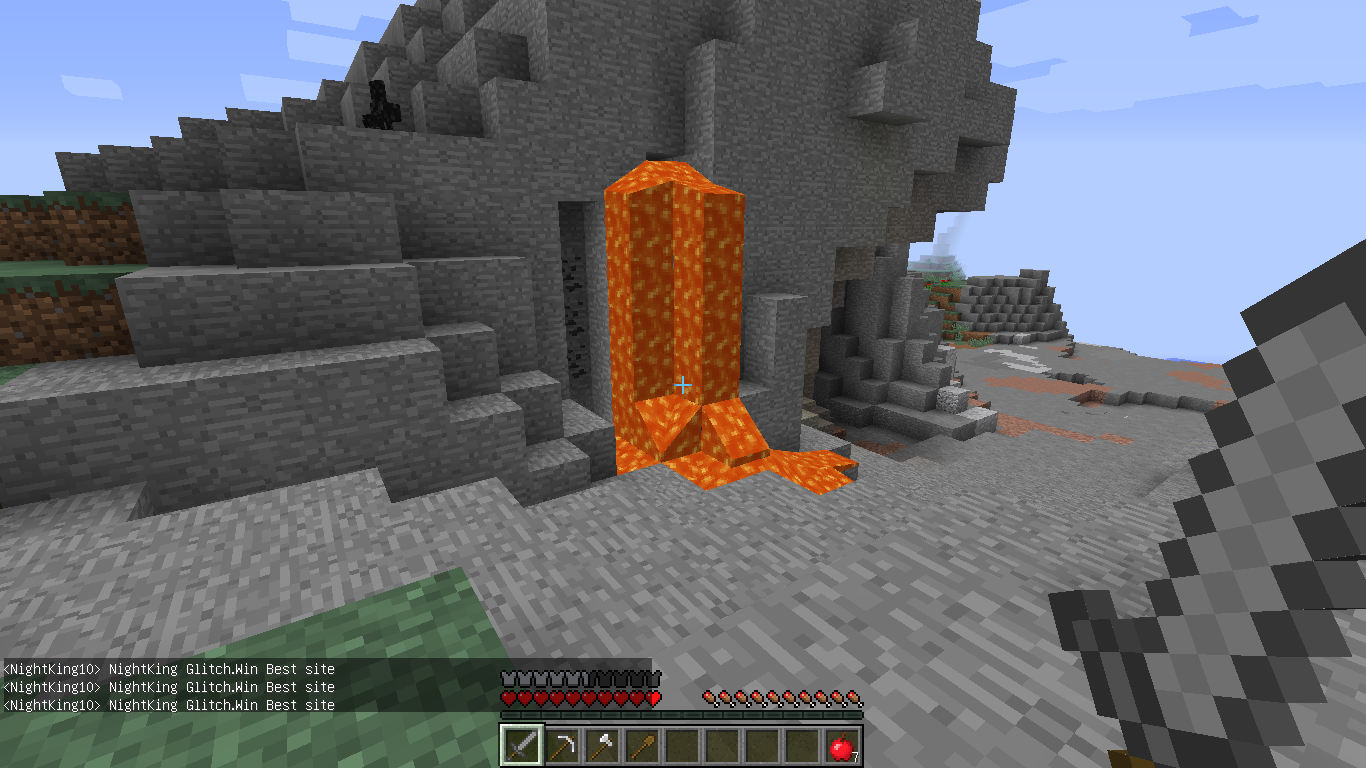The height and width of the screenshot is (768, 1366).
Task: Click the top NightKing10 chat message
Action: tap(169, 669)
